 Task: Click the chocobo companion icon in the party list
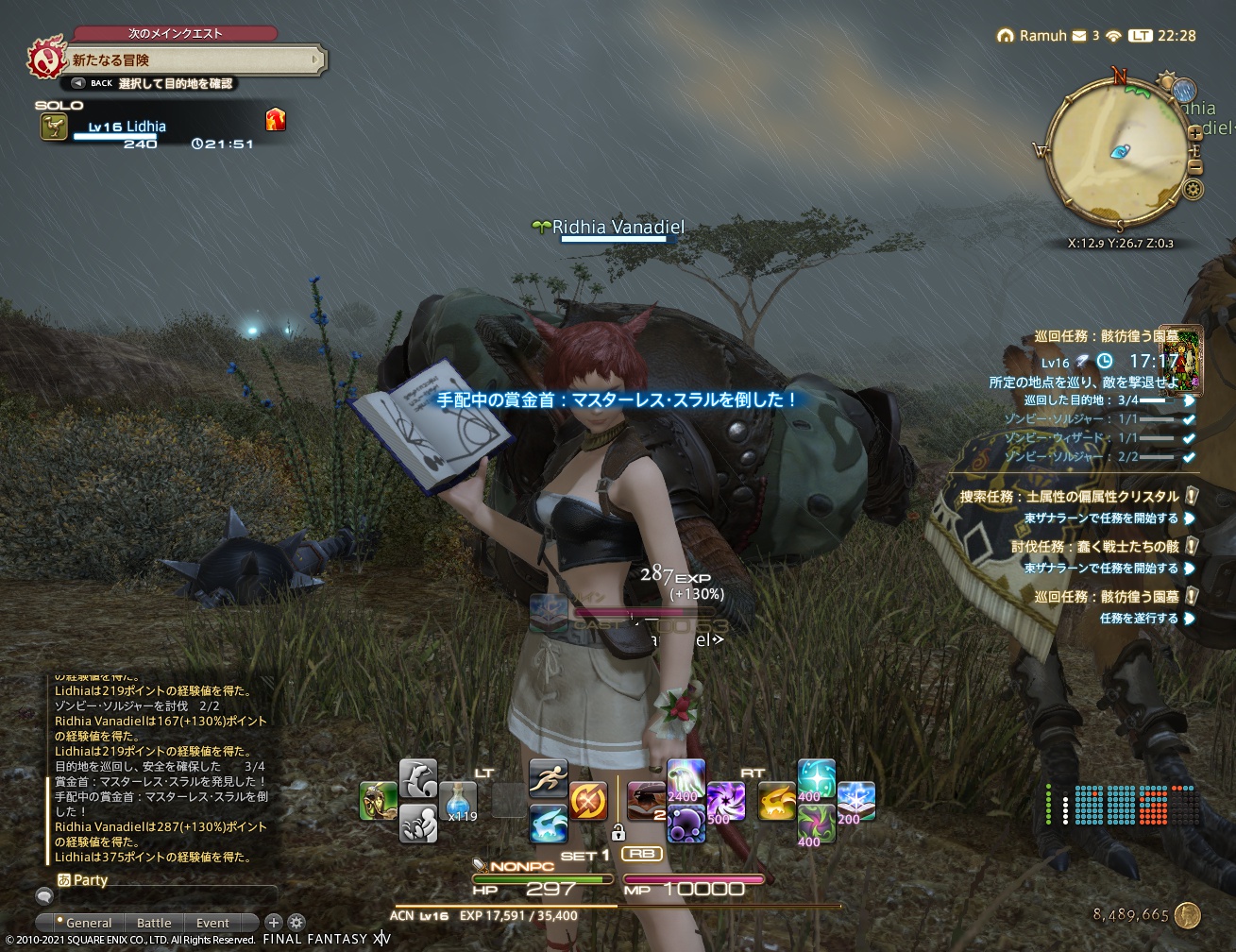coord(54,124)
